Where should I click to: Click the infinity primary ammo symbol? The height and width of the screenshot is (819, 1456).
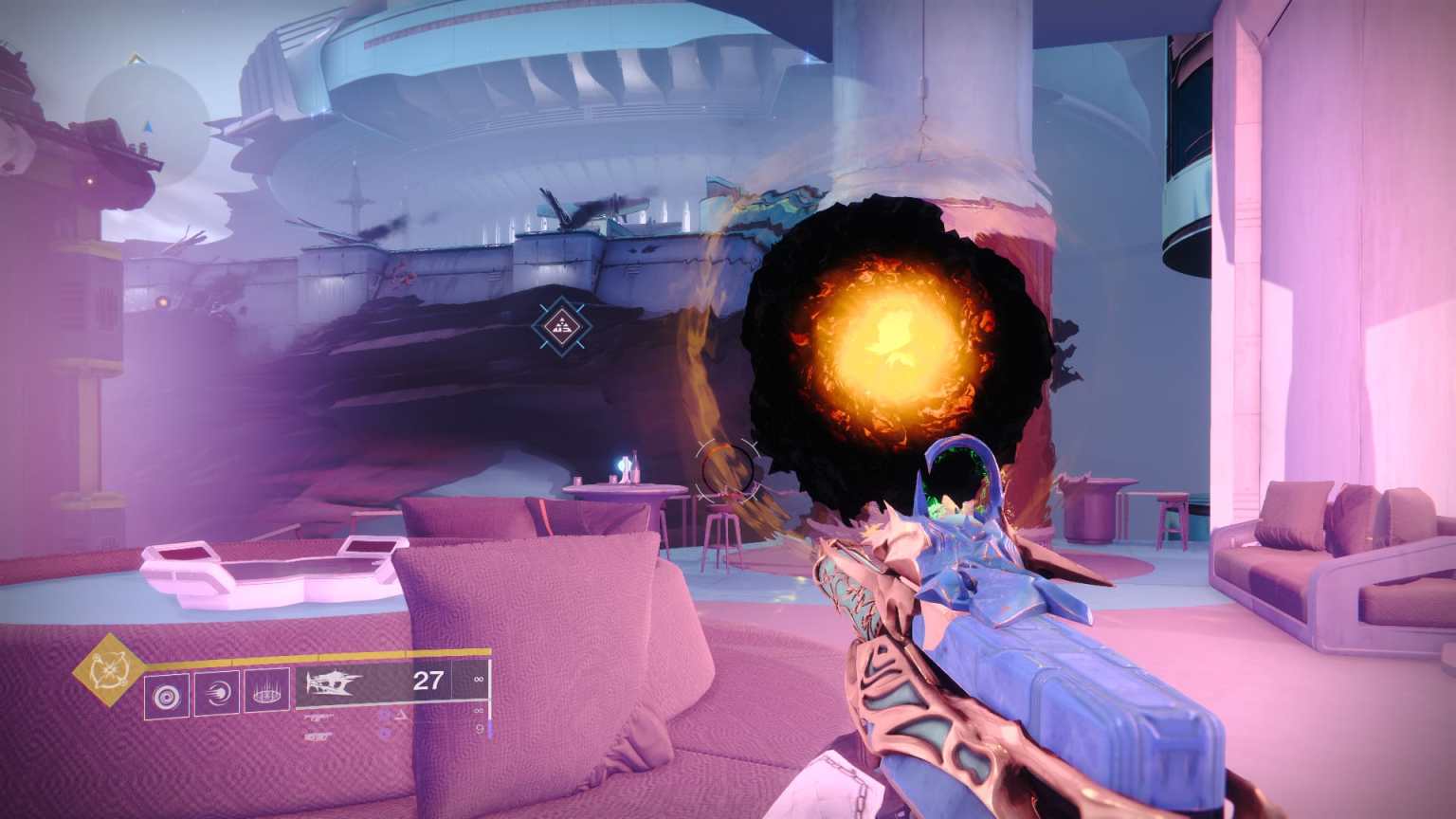coord(478,680)
